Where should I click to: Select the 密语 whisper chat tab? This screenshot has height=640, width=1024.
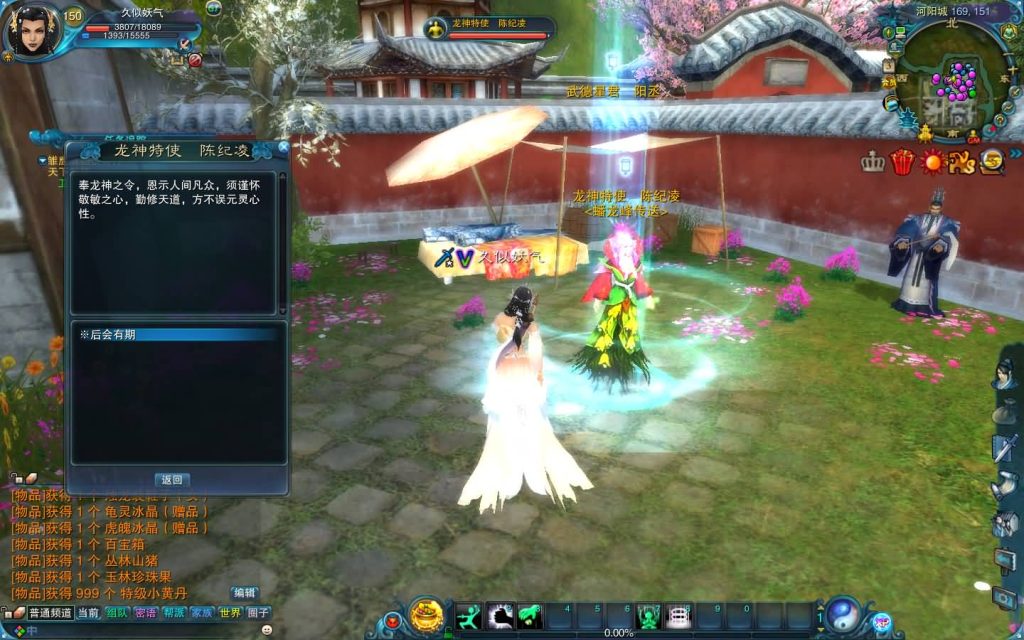(146, 613)
